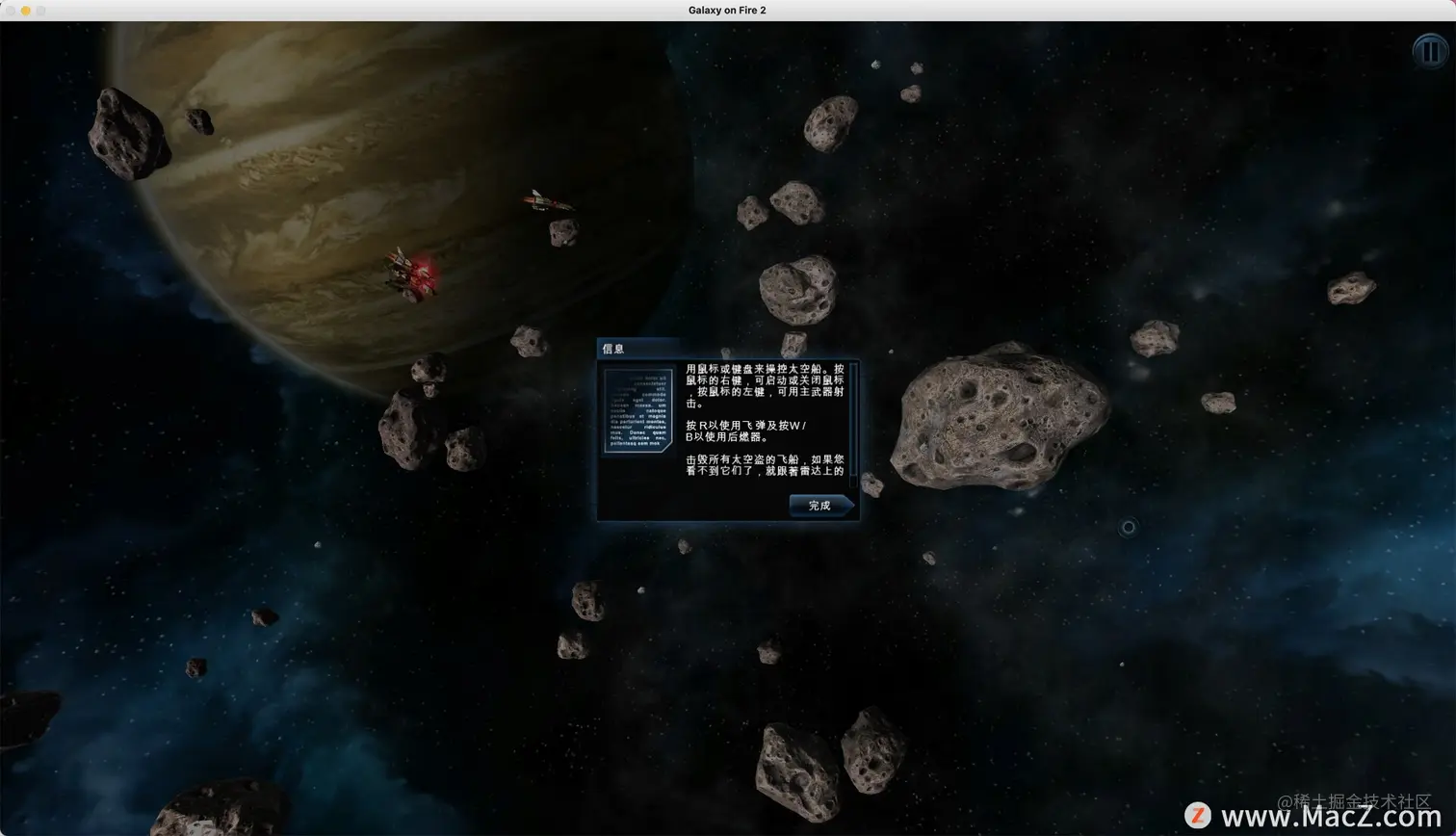Confirm the info dialog with 完成
1456x836 pixels.
[x=819, y=506]
